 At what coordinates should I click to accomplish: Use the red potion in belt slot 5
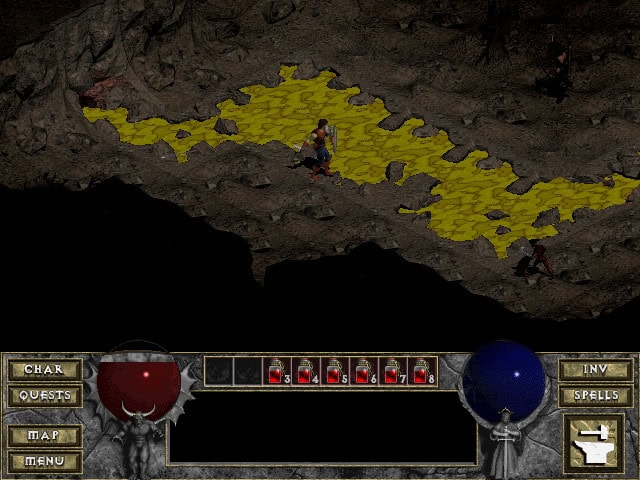336,371
